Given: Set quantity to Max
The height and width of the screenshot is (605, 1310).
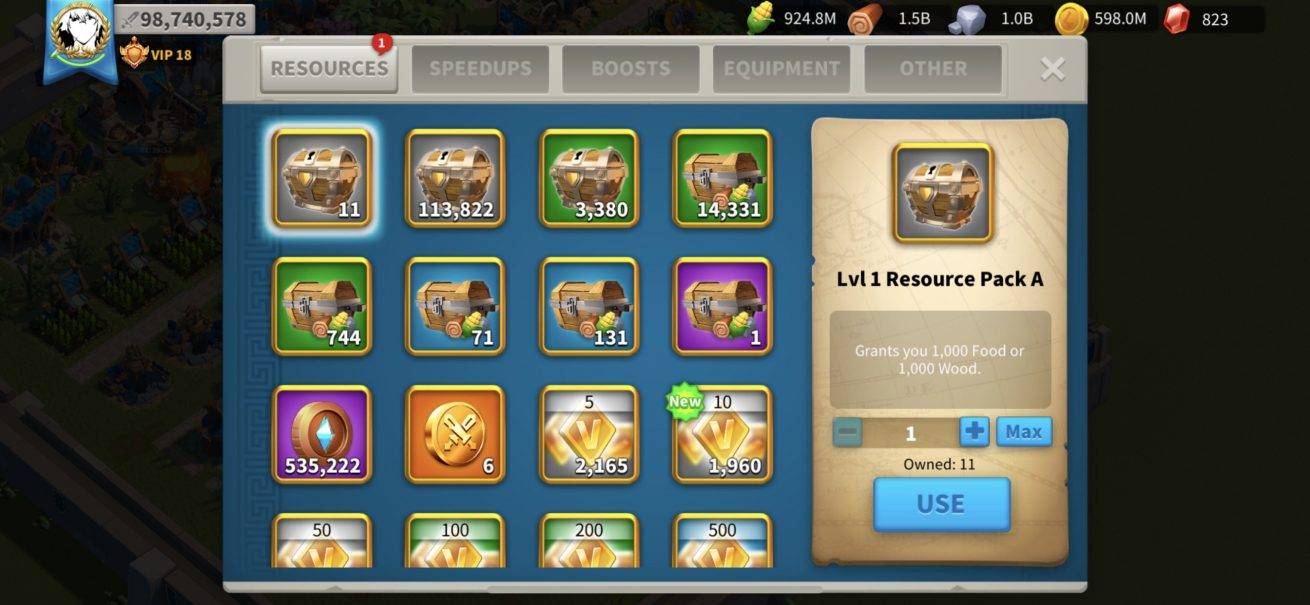Looking at the screenshot, I should [1023, 432].
